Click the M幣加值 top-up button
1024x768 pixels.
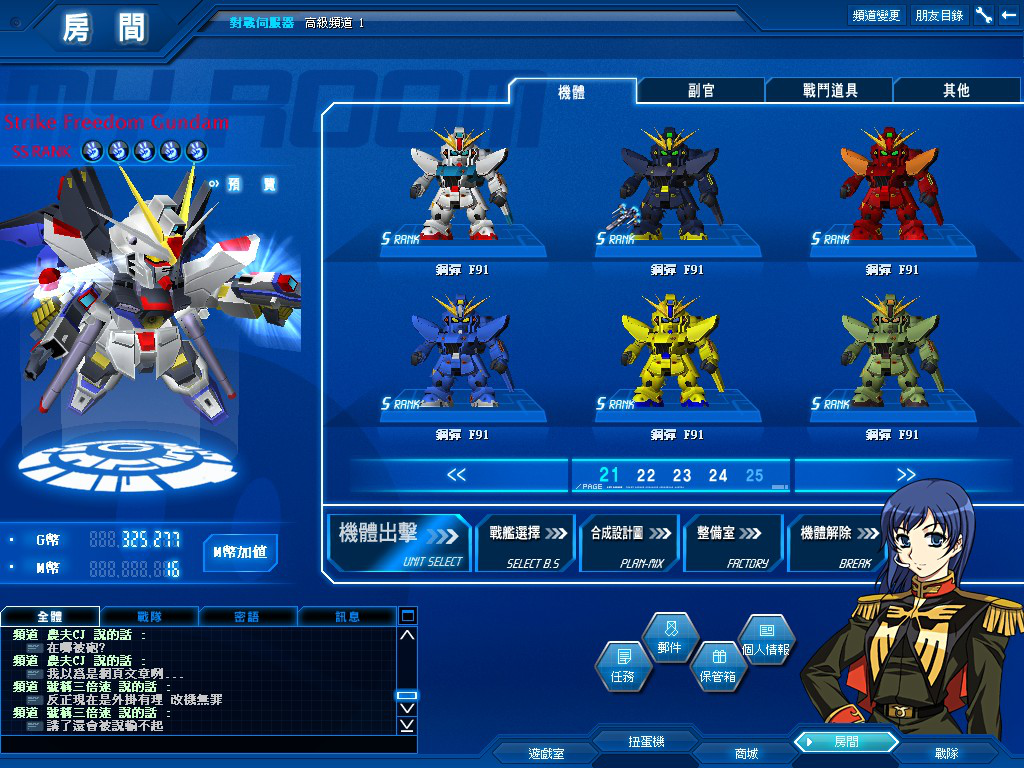point(240,552)
